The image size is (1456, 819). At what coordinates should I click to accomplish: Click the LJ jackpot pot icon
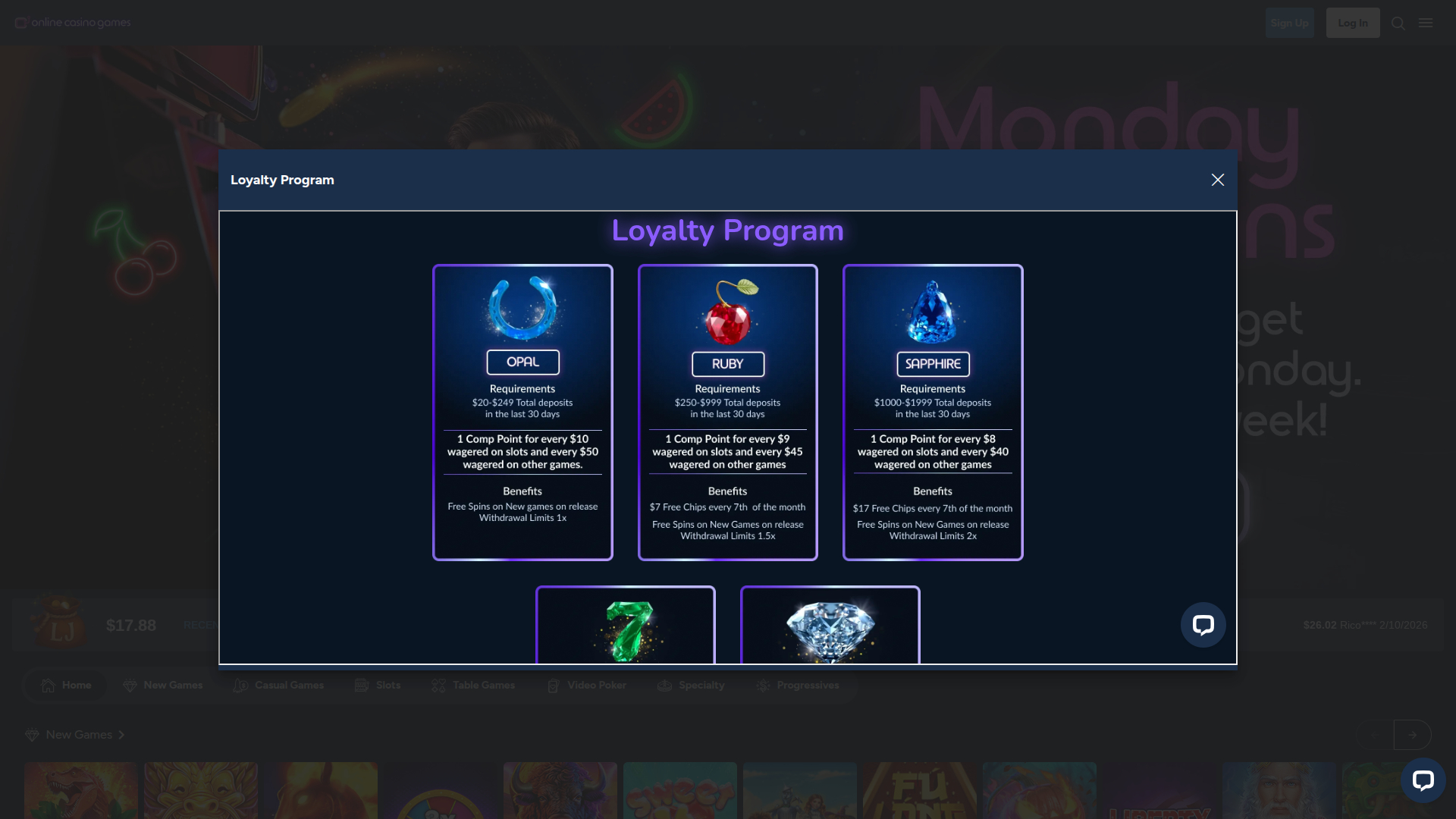61,622
